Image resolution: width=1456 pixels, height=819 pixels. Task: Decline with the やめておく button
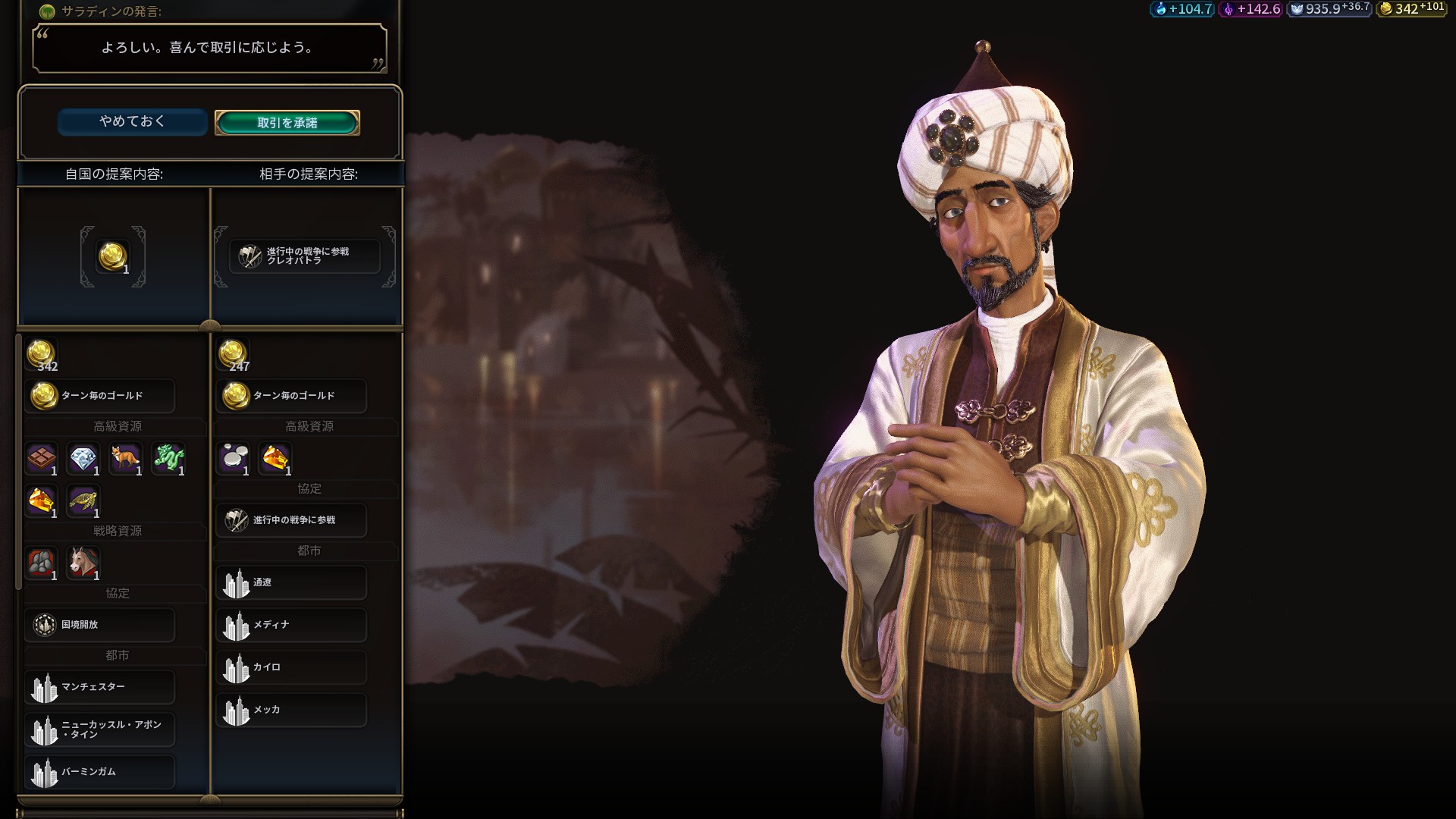[x=132, y=121]
